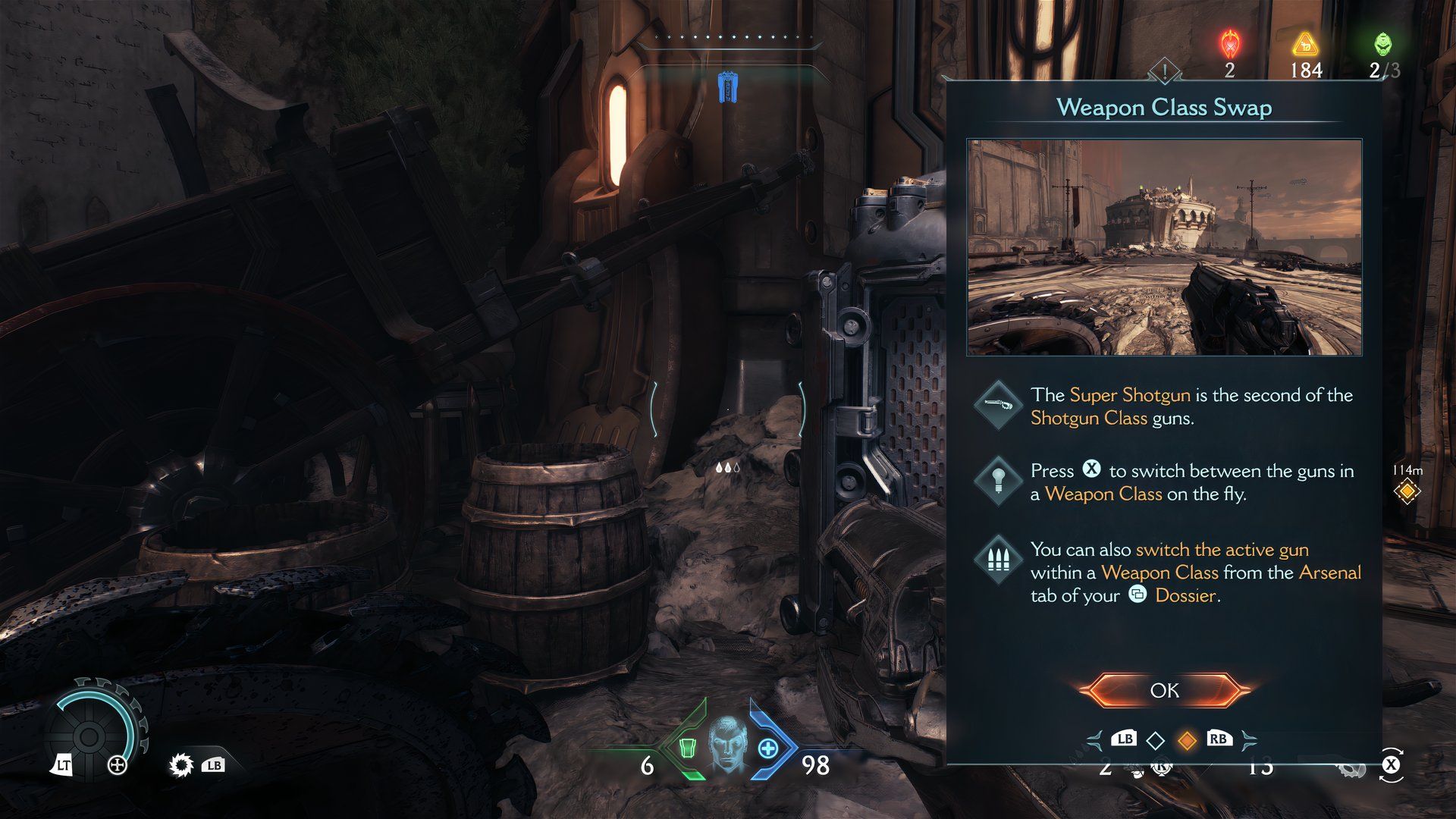Viewport: 1456px width, 819px height.
Task: Select the Slayer portrait in the HUD
Action: click(x=728, y=744)
